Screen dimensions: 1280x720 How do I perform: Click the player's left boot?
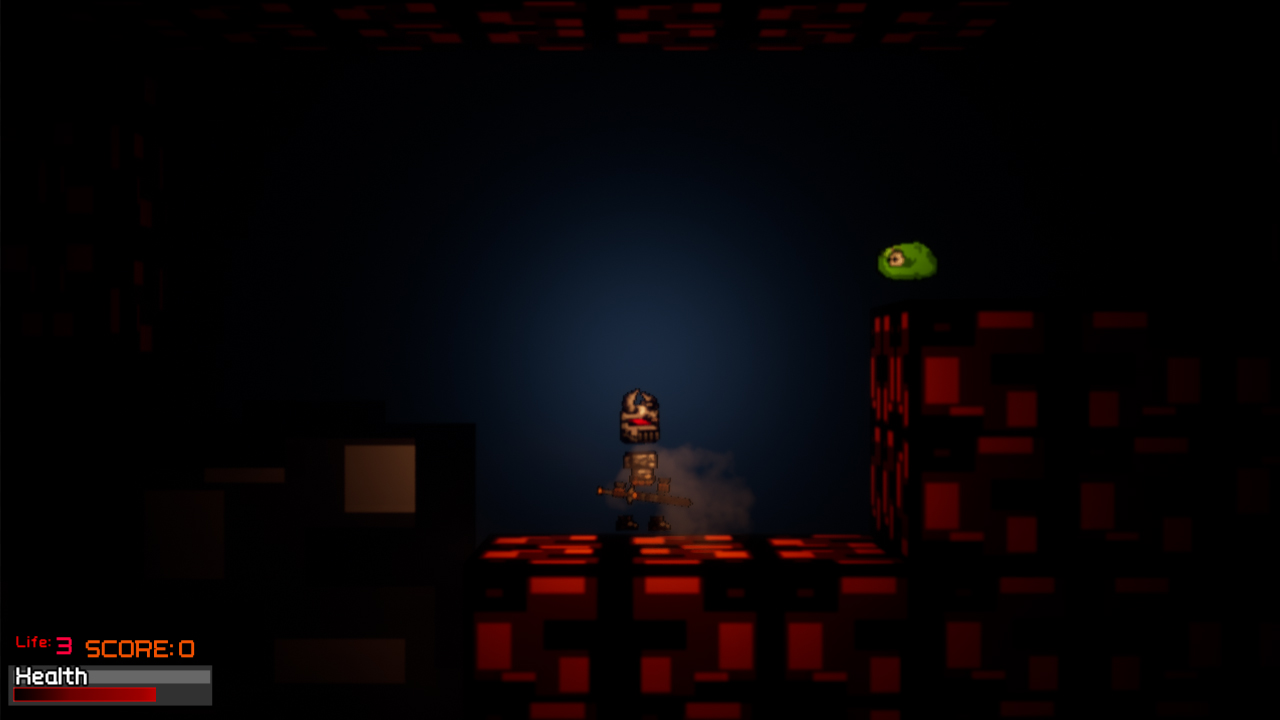click(x=627, y=523)
